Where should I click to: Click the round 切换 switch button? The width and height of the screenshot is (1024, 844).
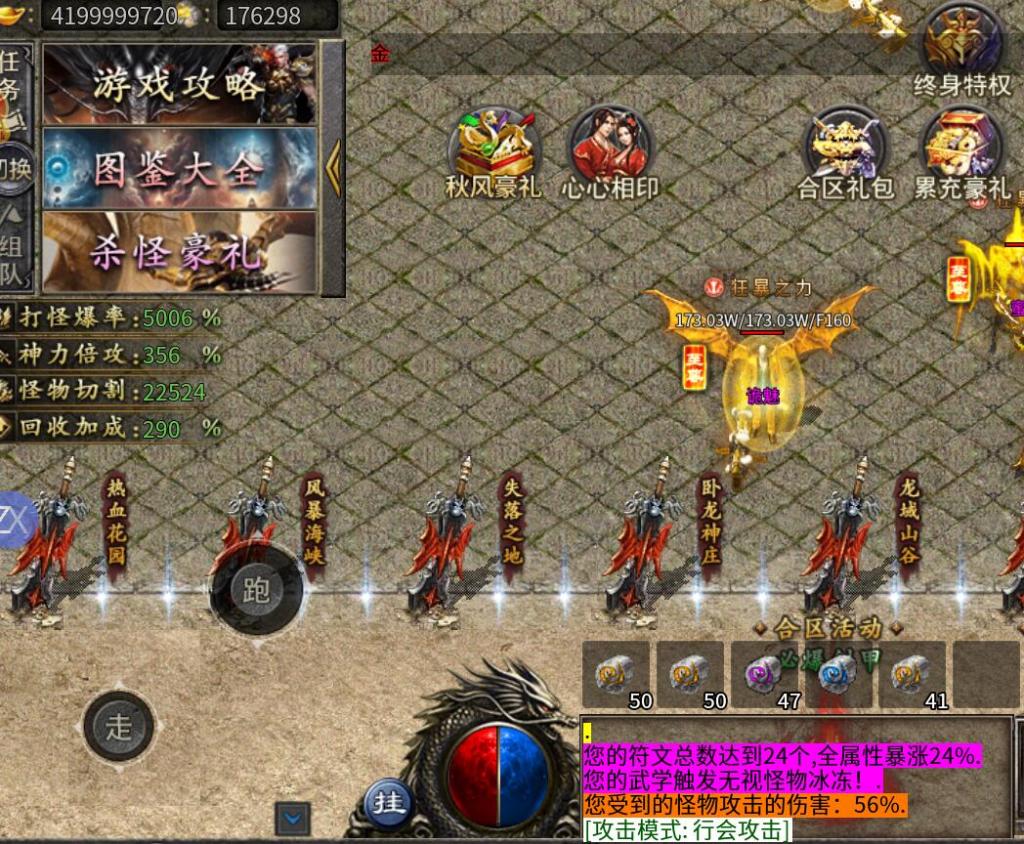(14, 169)
